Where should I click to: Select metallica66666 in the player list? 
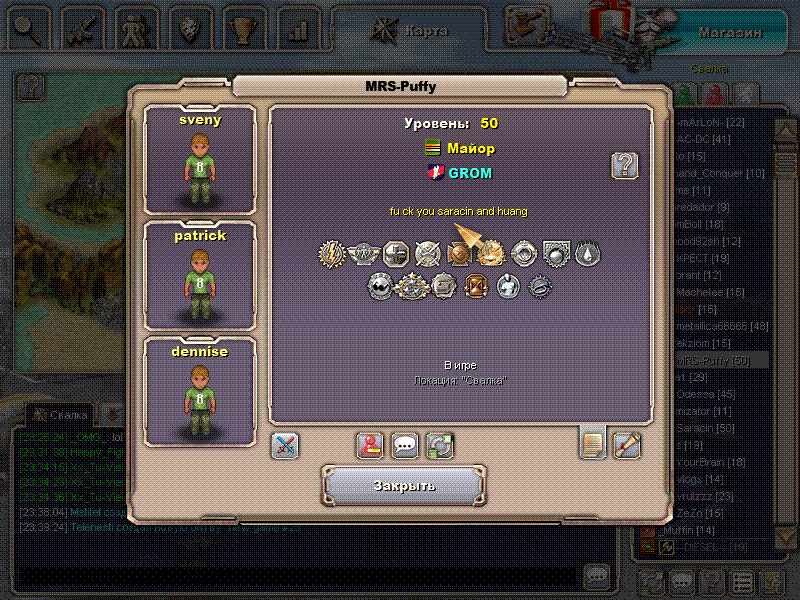point(720,326)
